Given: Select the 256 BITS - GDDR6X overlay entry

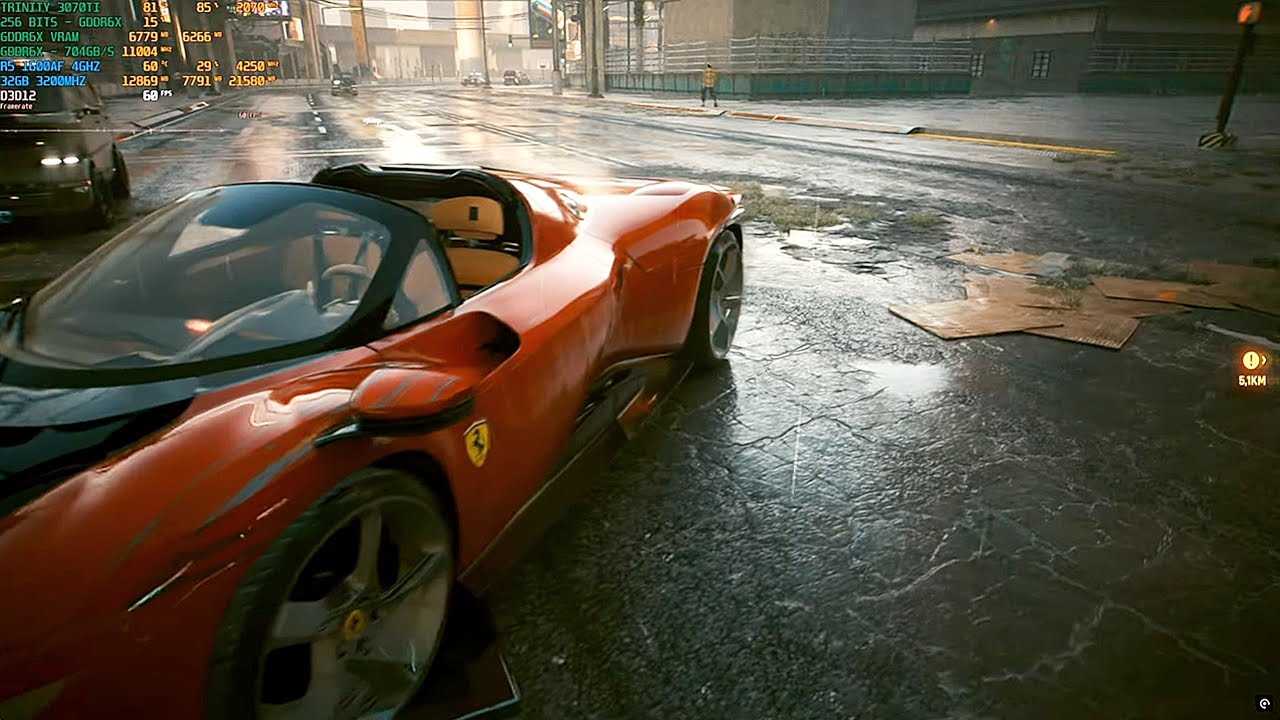Looking at the screenshot, I should (x=61, y=22).
